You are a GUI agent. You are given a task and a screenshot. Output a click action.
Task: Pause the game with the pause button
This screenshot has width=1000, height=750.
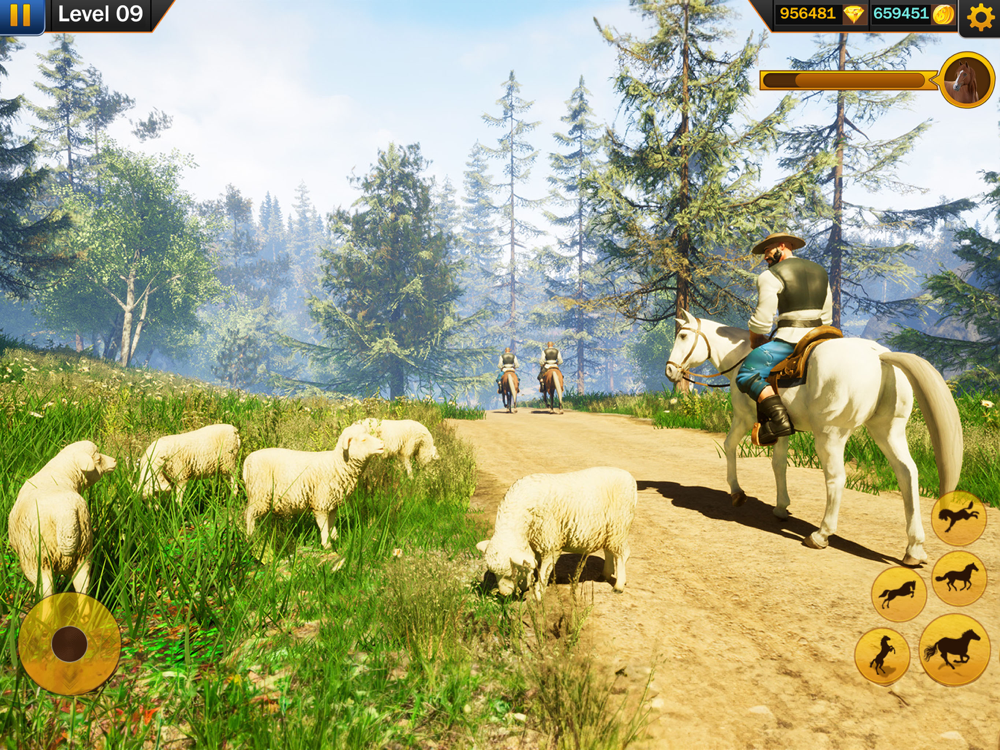(20, 15)
